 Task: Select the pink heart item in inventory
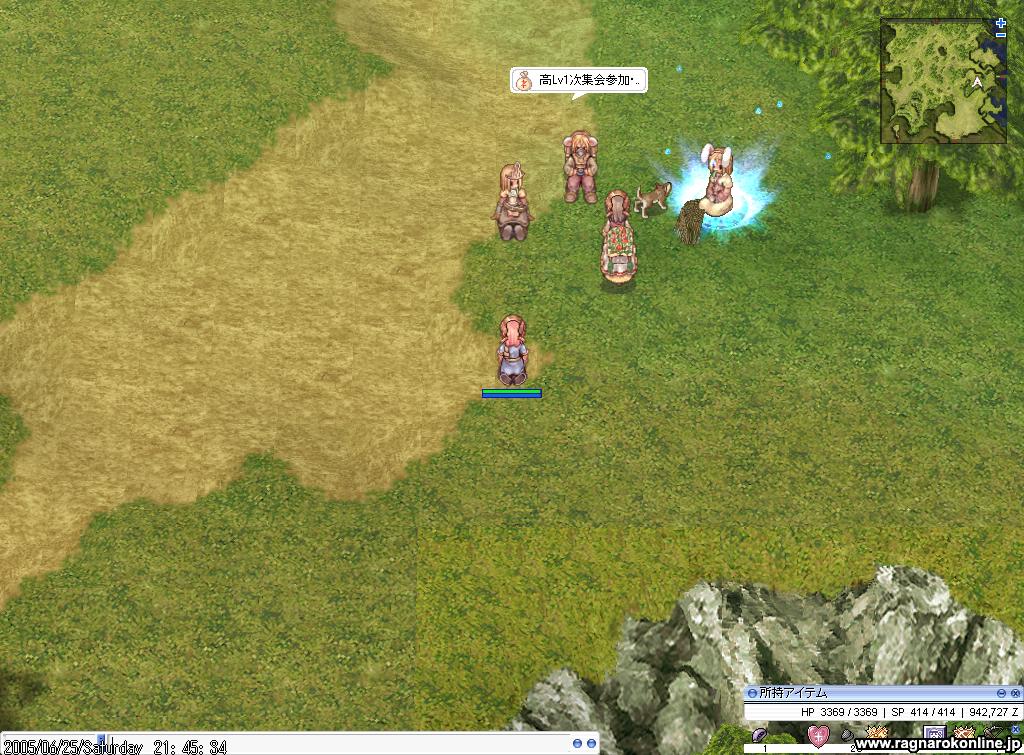pyautogui.click(x=818, y=738)
